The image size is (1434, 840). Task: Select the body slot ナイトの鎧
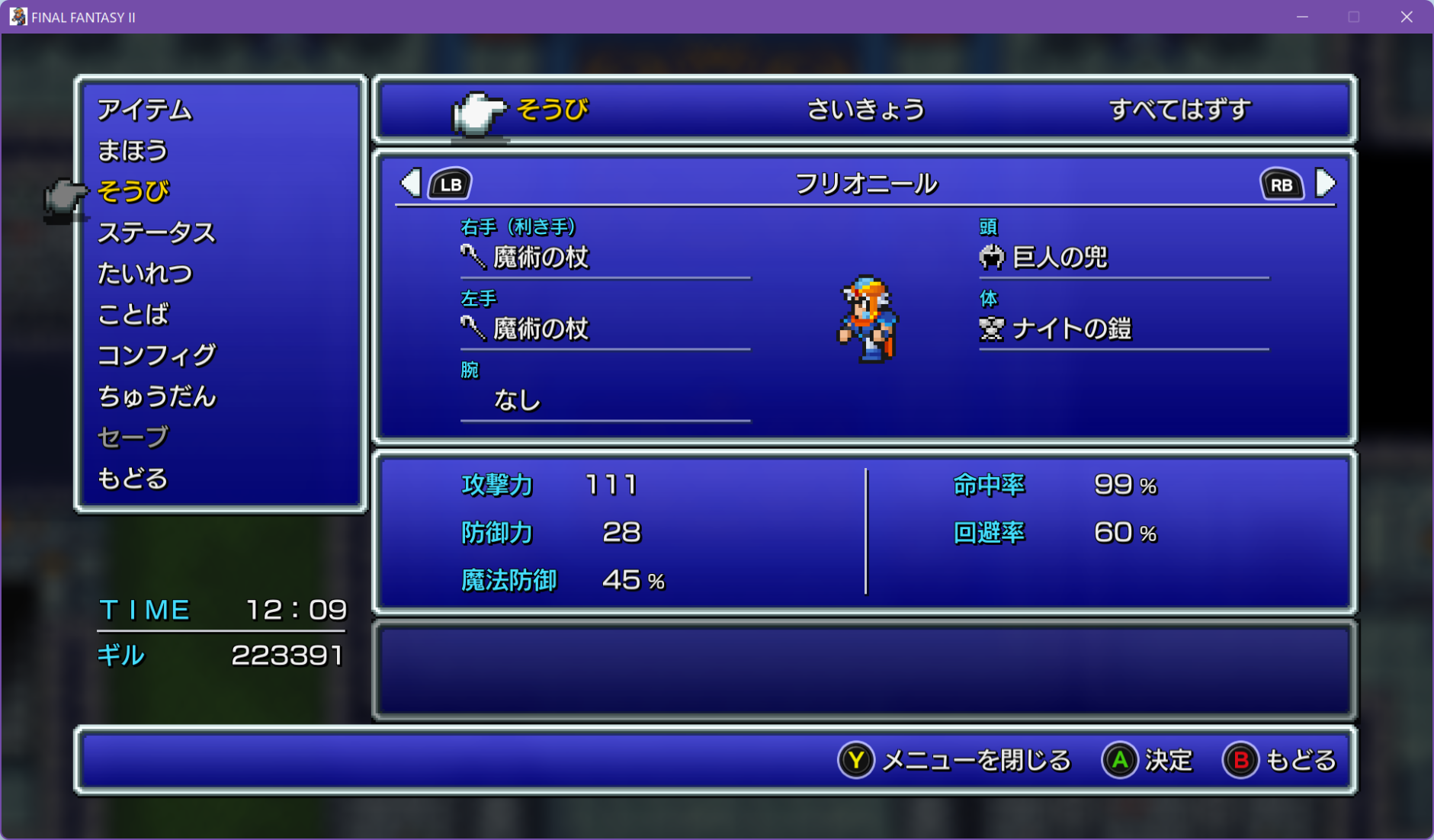coord(1071,329)
